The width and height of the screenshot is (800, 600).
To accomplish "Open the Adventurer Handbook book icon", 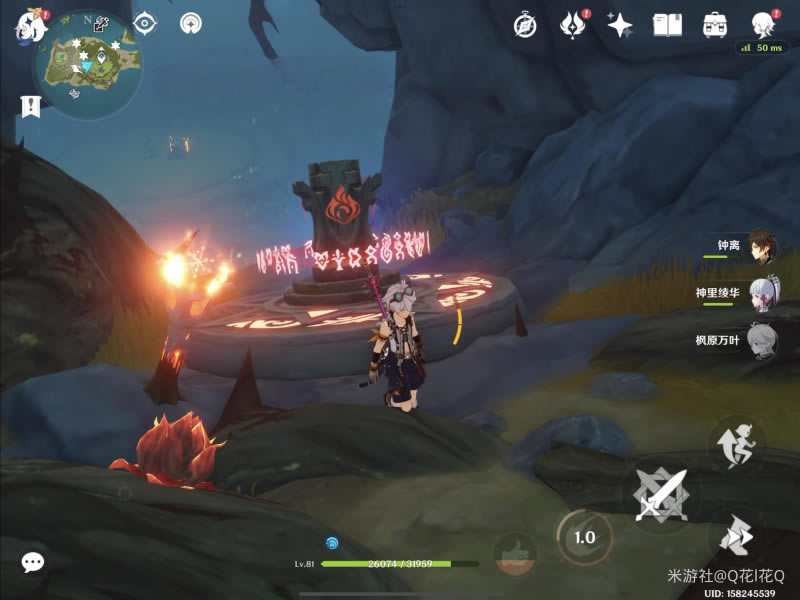I will (667, 25).
